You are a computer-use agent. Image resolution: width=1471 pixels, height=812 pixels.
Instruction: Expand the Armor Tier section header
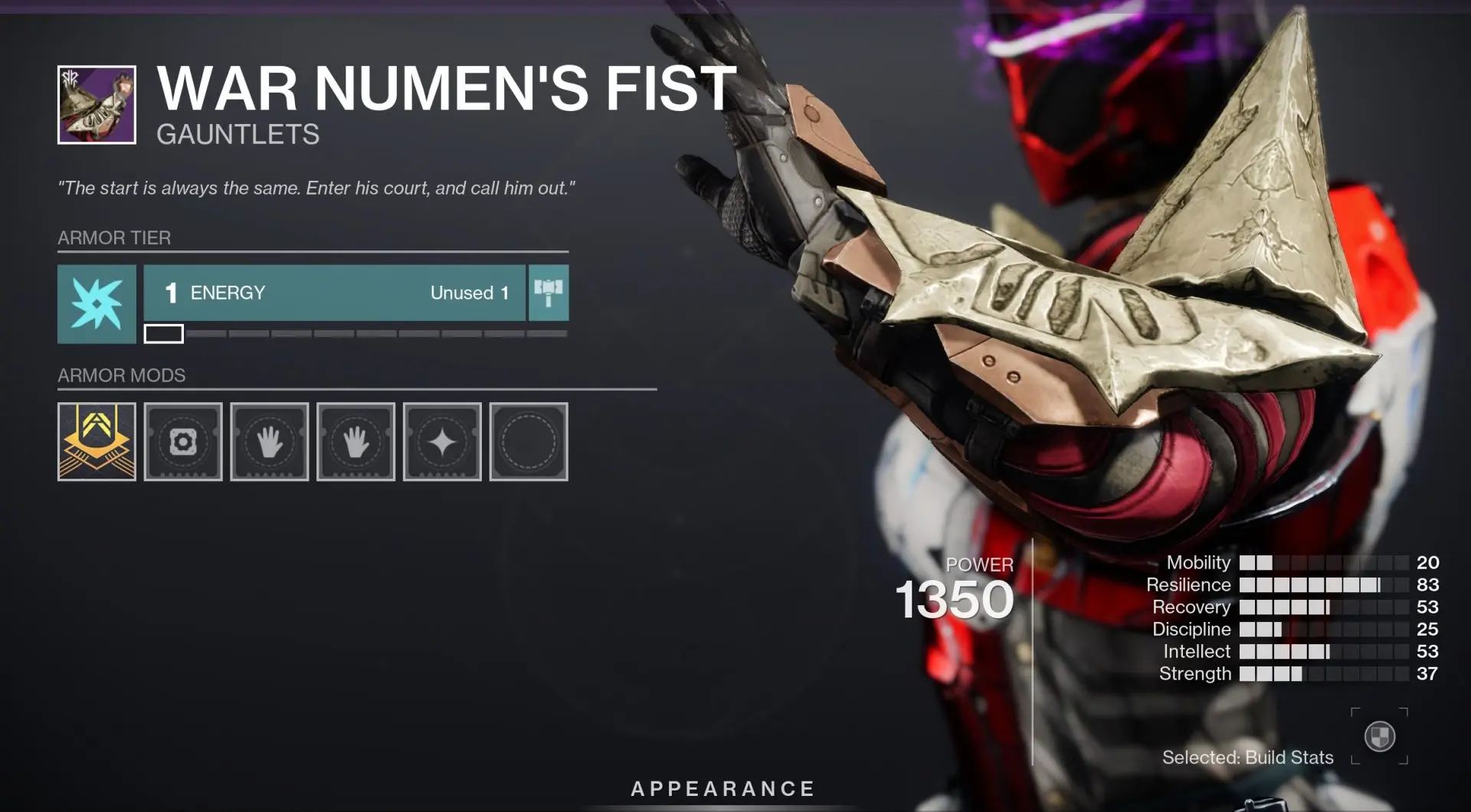pos(115,238)
